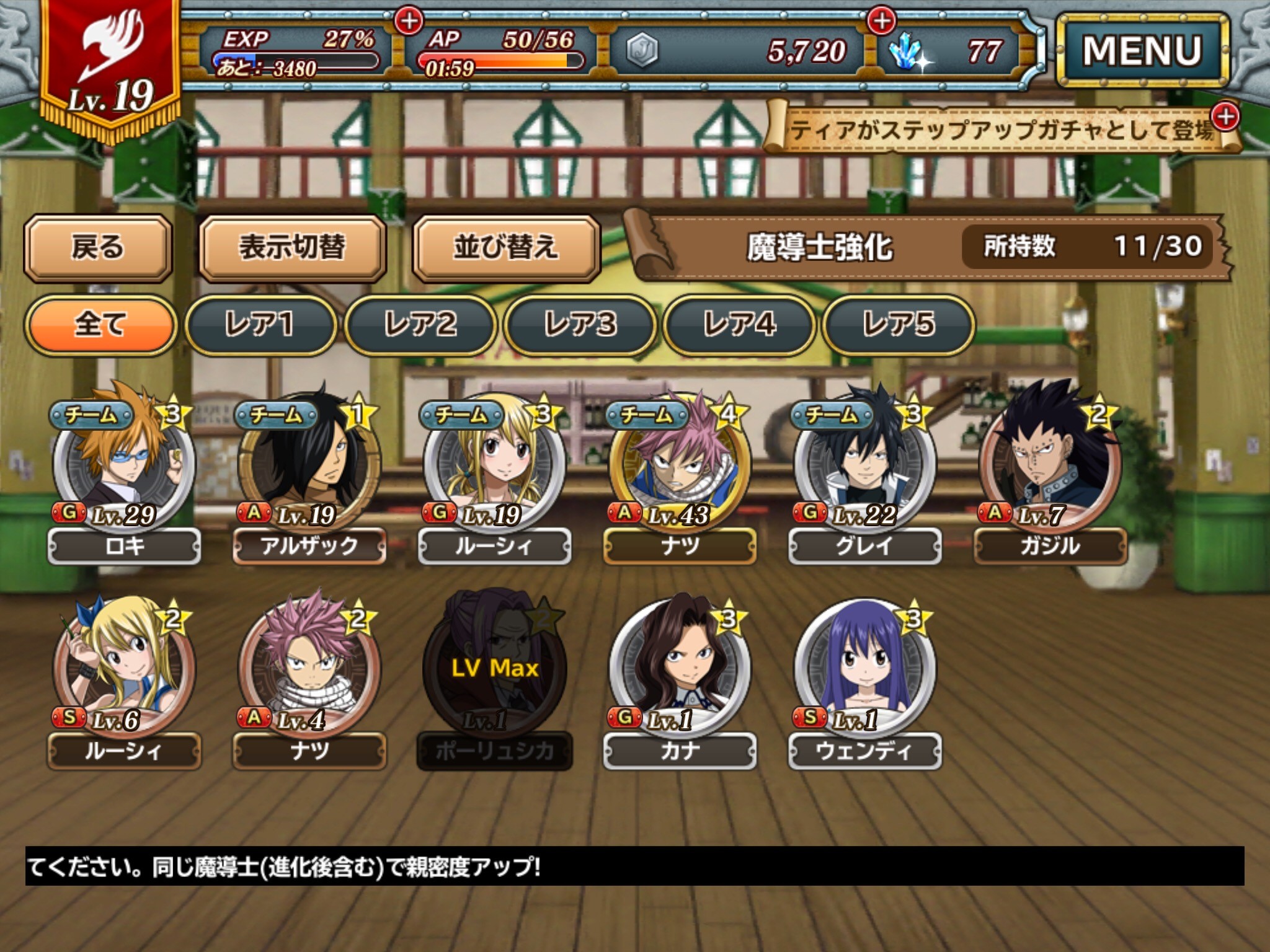1270x952 pixels.
Task: Show only レア3 mages
Action: (579, 325)
